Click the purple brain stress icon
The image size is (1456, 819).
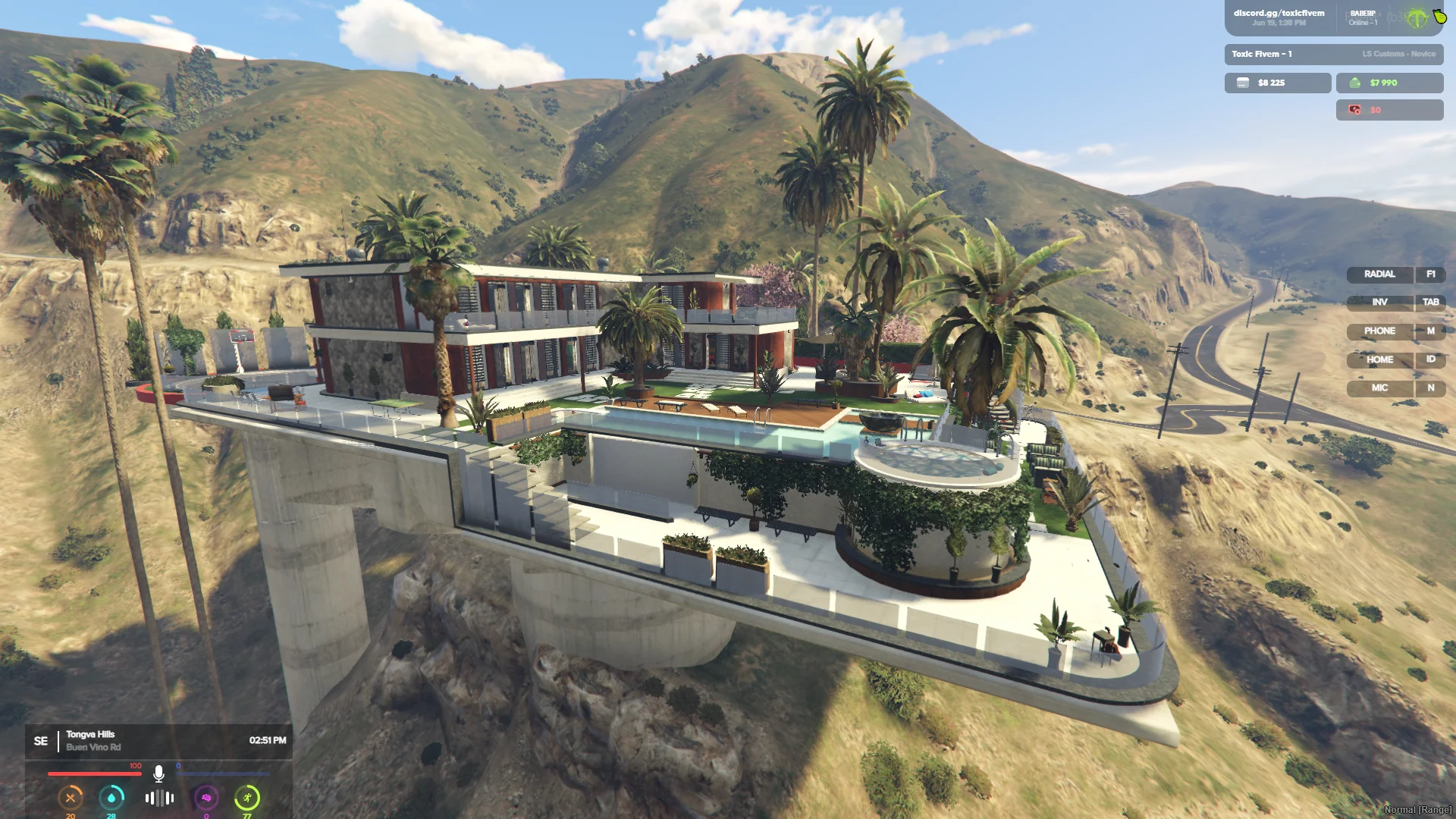206,798
